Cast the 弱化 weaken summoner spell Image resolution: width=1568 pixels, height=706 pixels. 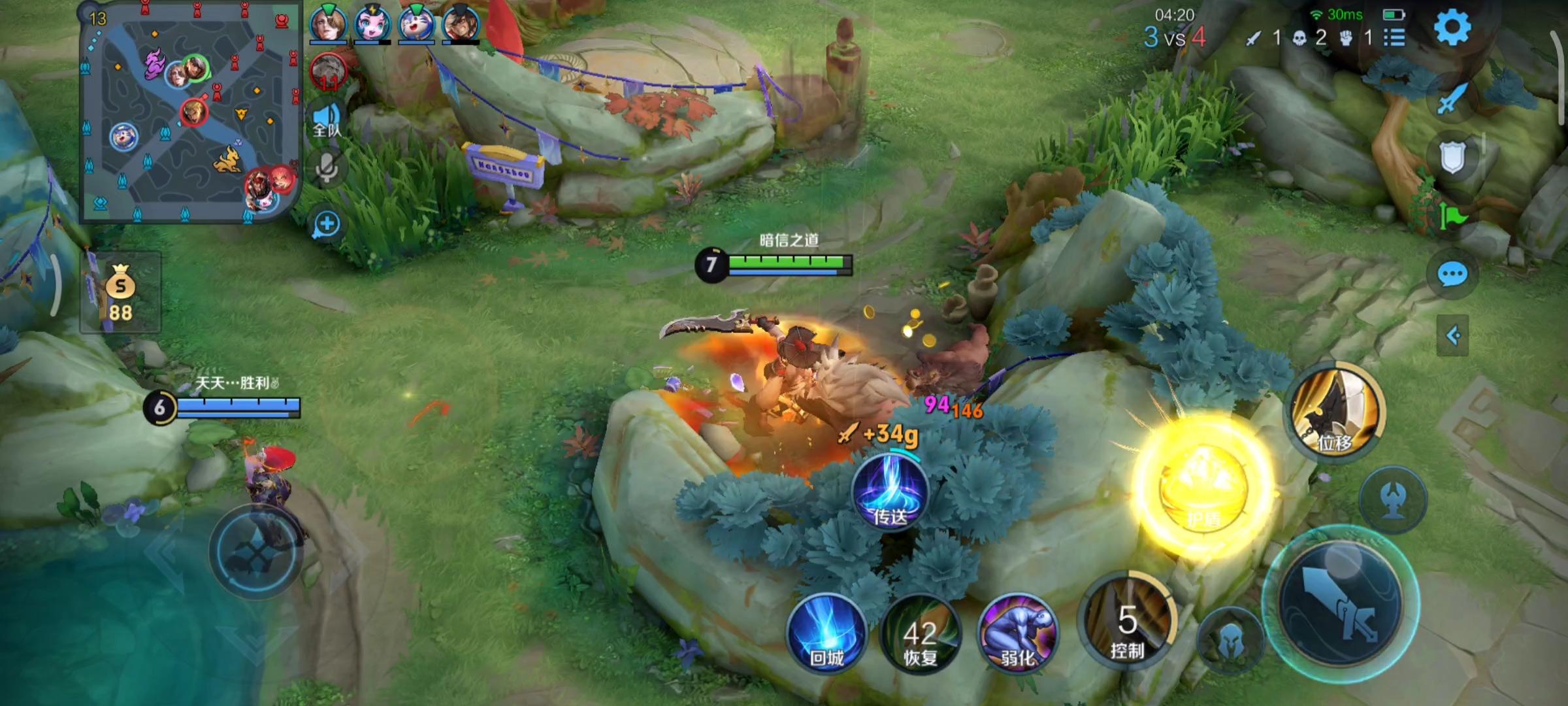point(1017,633)
